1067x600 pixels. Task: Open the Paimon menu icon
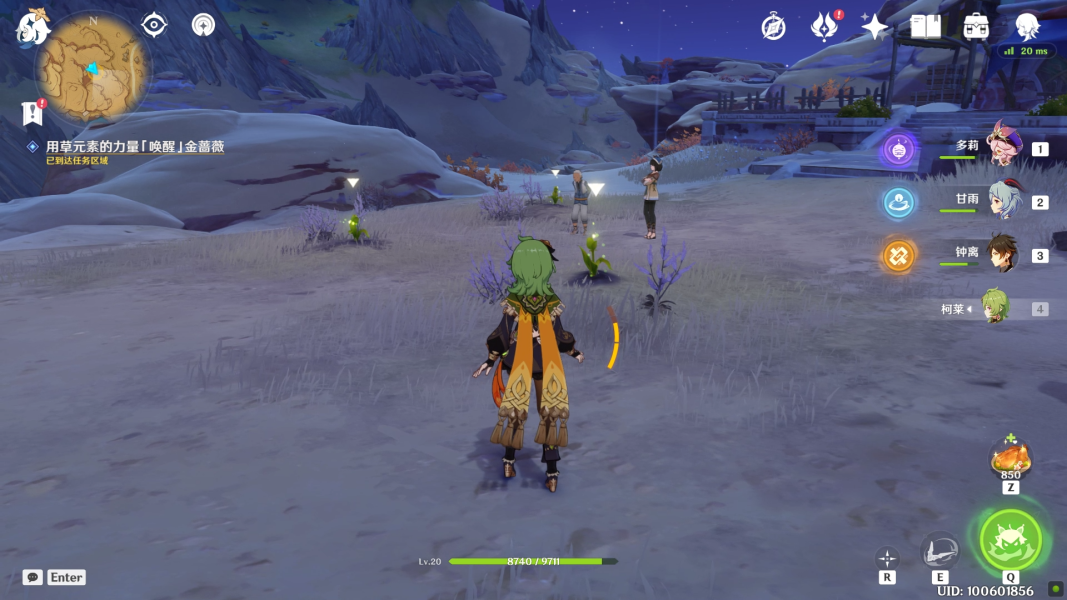click(x=32, y=27)
